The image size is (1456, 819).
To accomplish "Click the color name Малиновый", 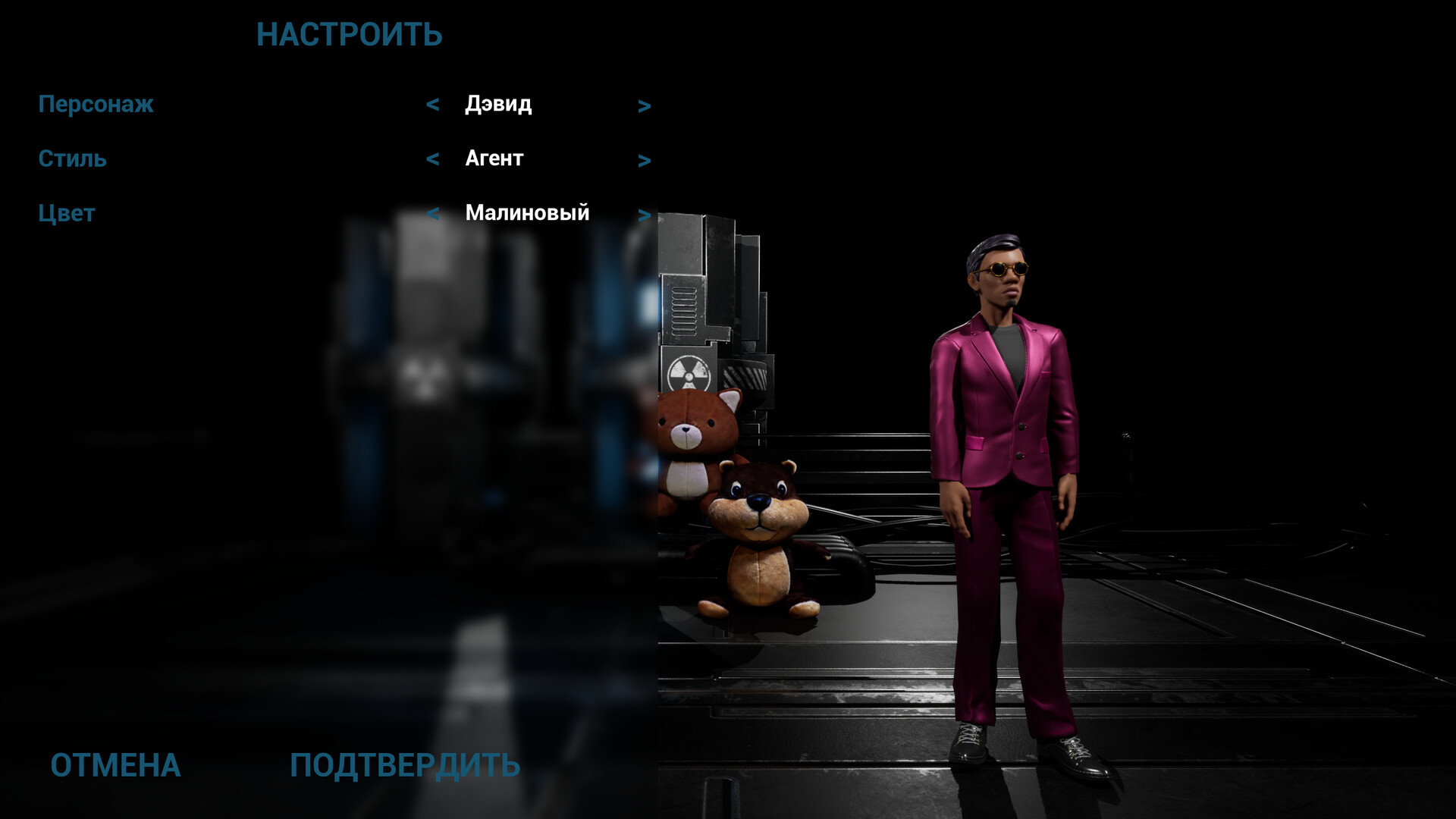I will pos(528,213).
